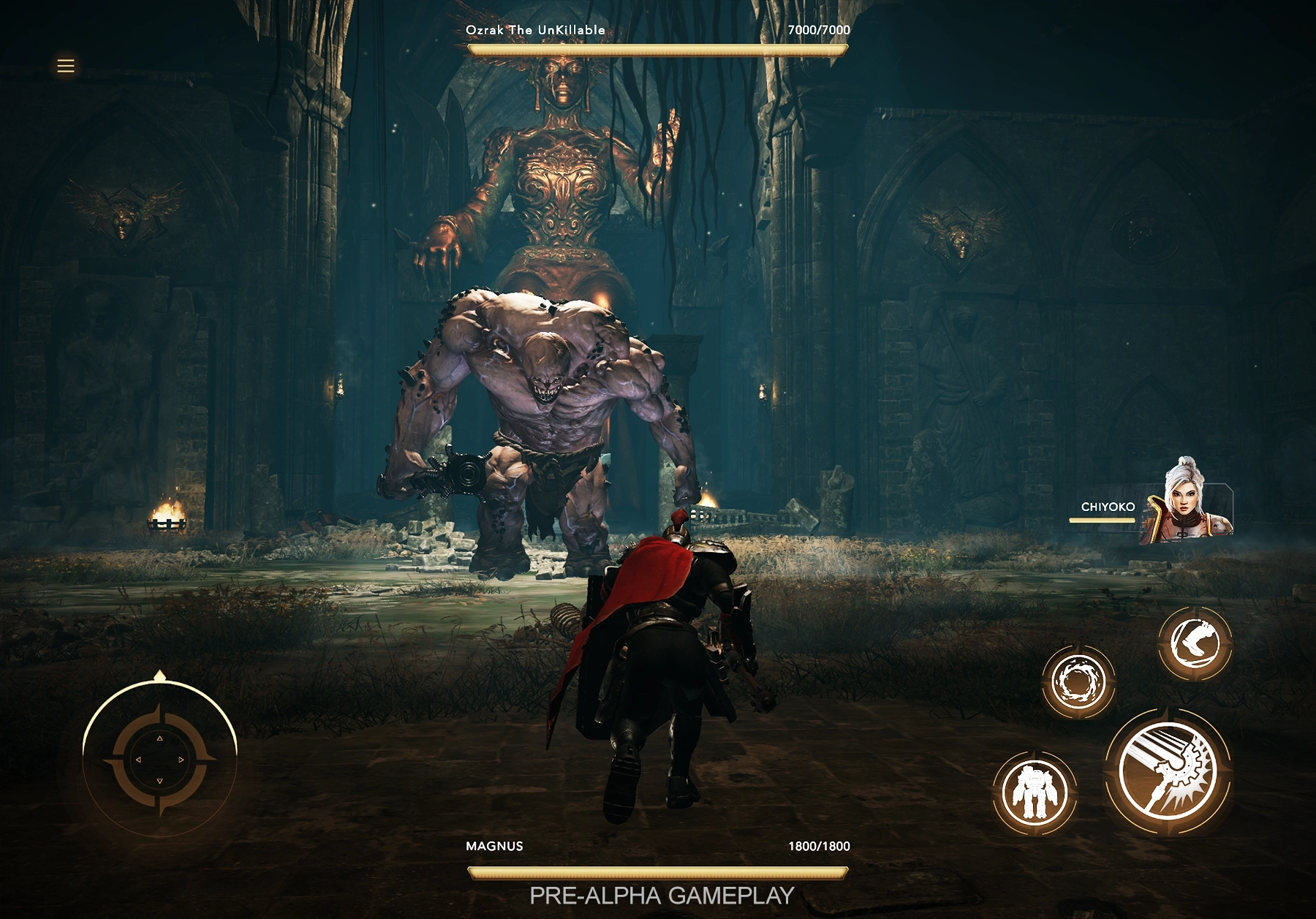This screenshot has width=1316, height=919.
Task: Activate the armored golem ability
Action: point(1034,792)
